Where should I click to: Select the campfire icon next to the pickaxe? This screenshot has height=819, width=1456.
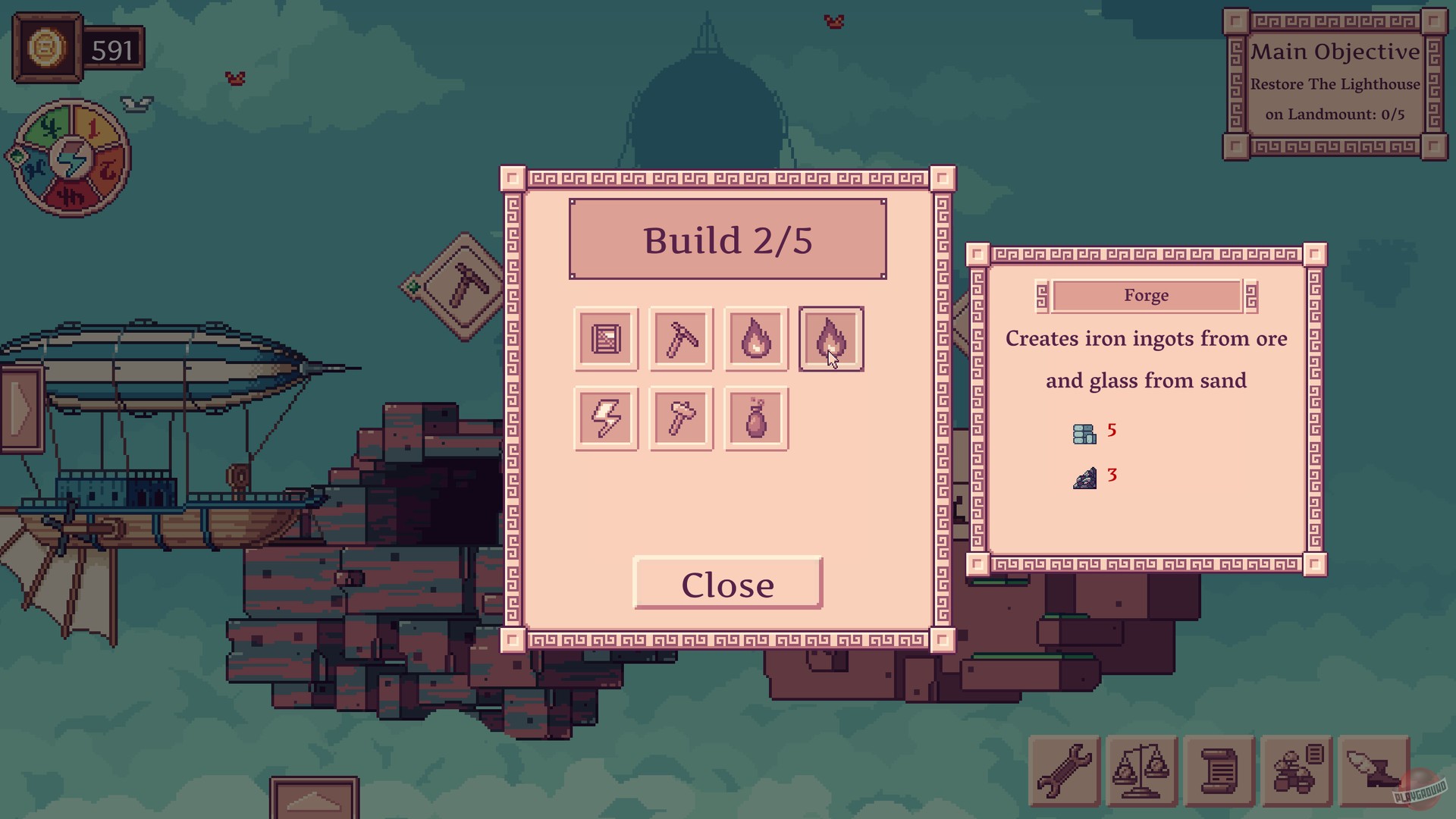tap(756, 338)
